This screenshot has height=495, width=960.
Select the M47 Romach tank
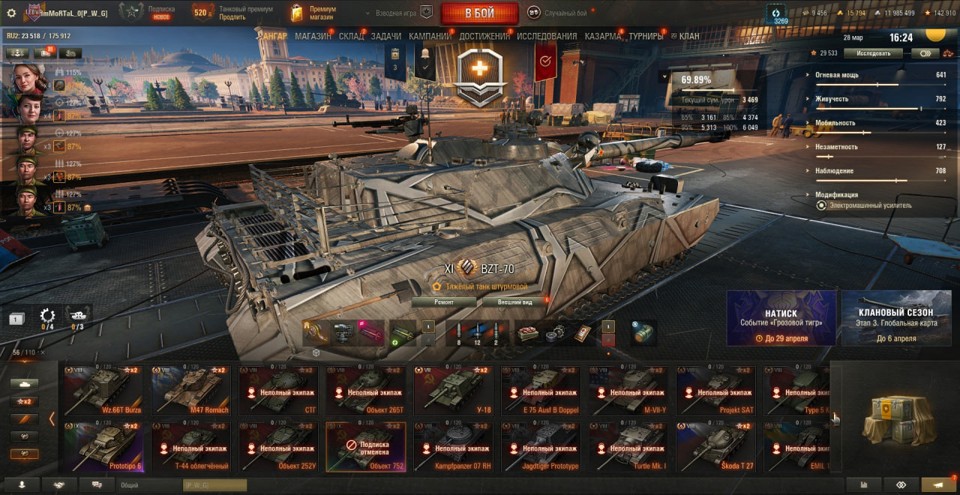tap(190, 390)
